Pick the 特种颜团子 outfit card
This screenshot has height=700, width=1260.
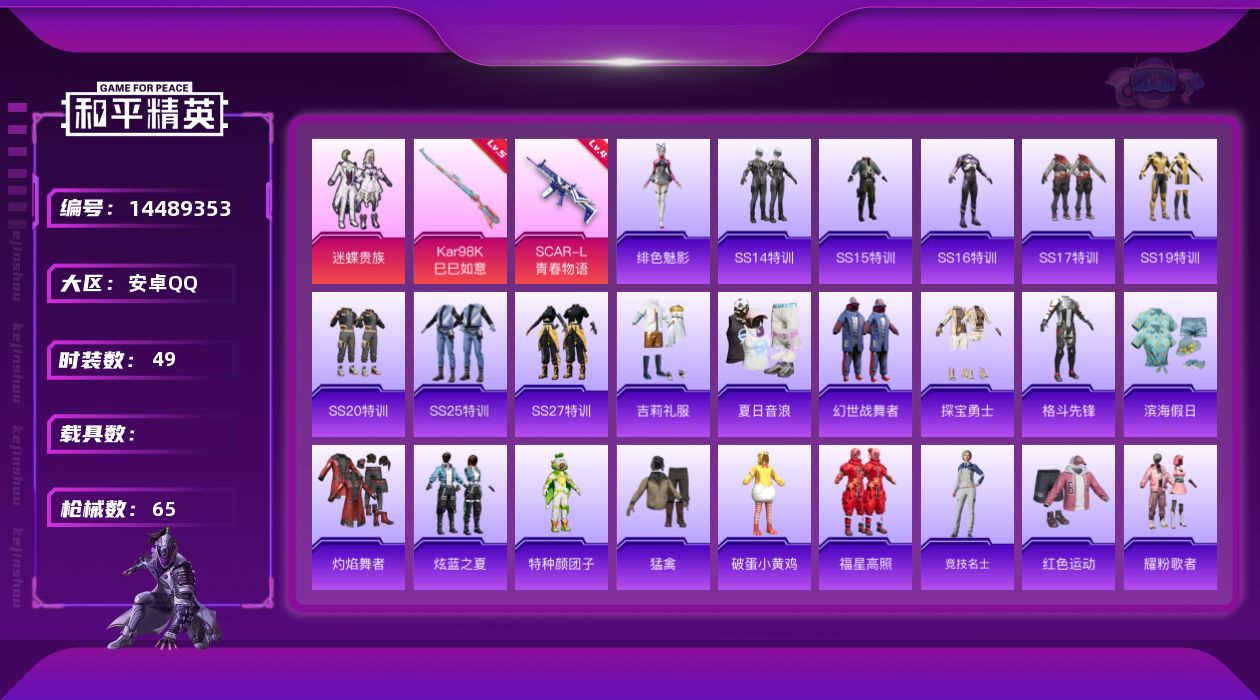561,517
